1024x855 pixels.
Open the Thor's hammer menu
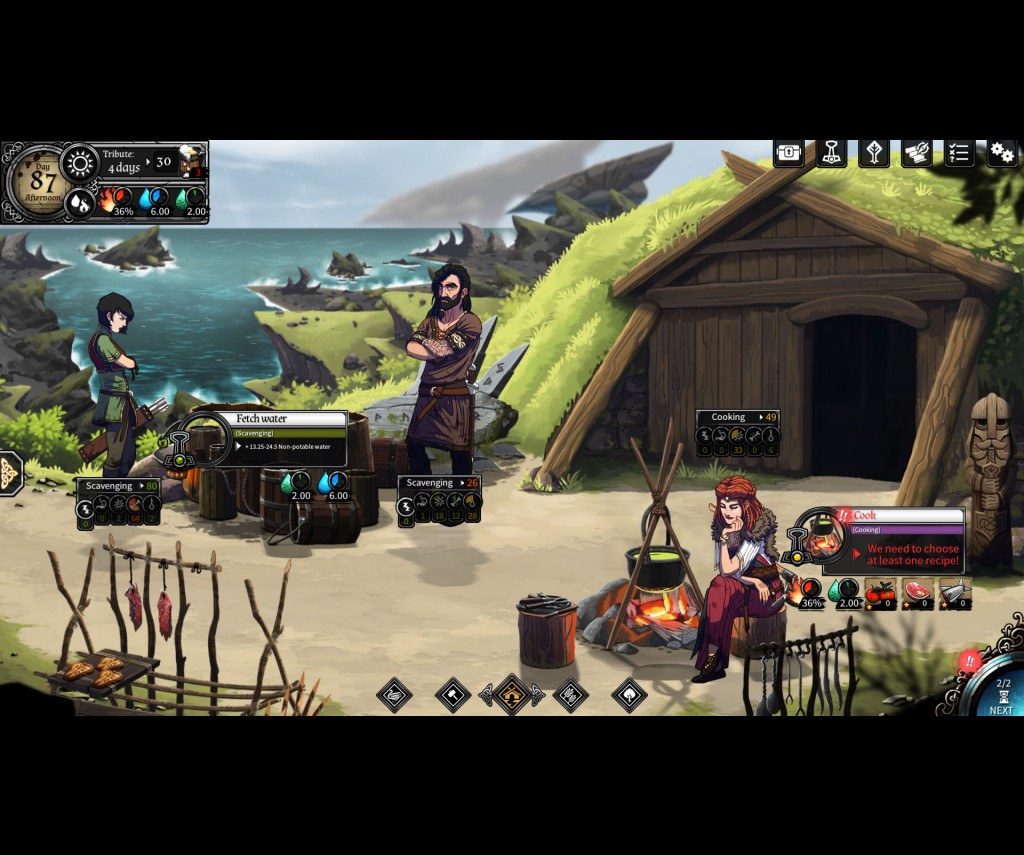point(831,153)
